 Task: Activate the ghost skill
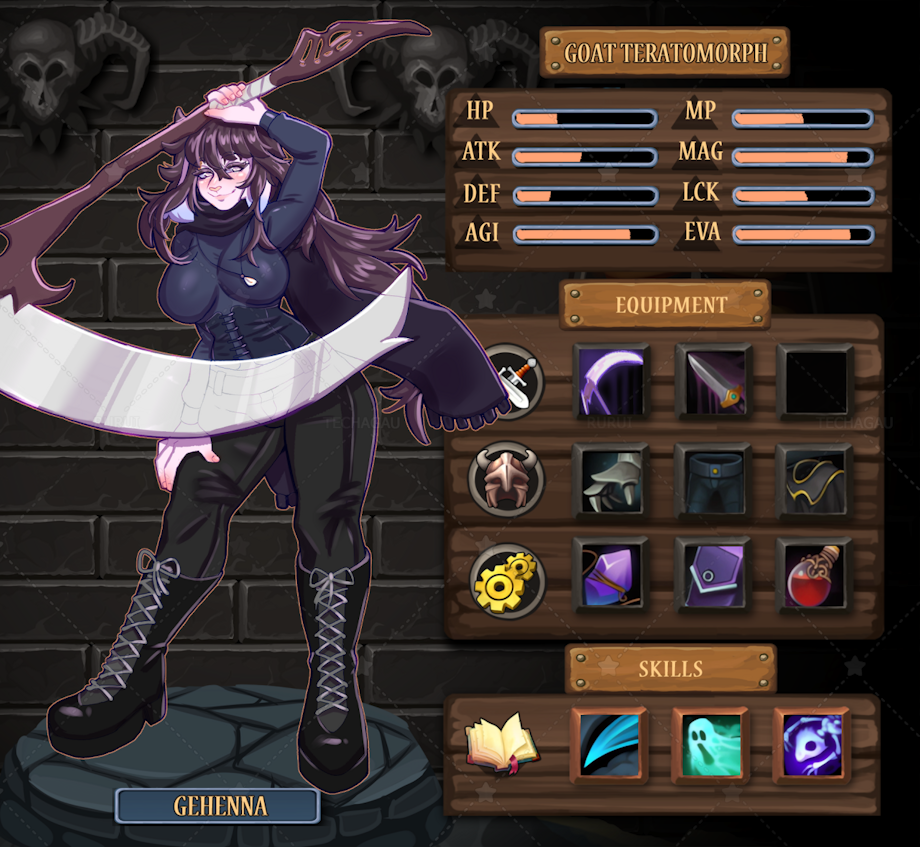coord(710,746)
